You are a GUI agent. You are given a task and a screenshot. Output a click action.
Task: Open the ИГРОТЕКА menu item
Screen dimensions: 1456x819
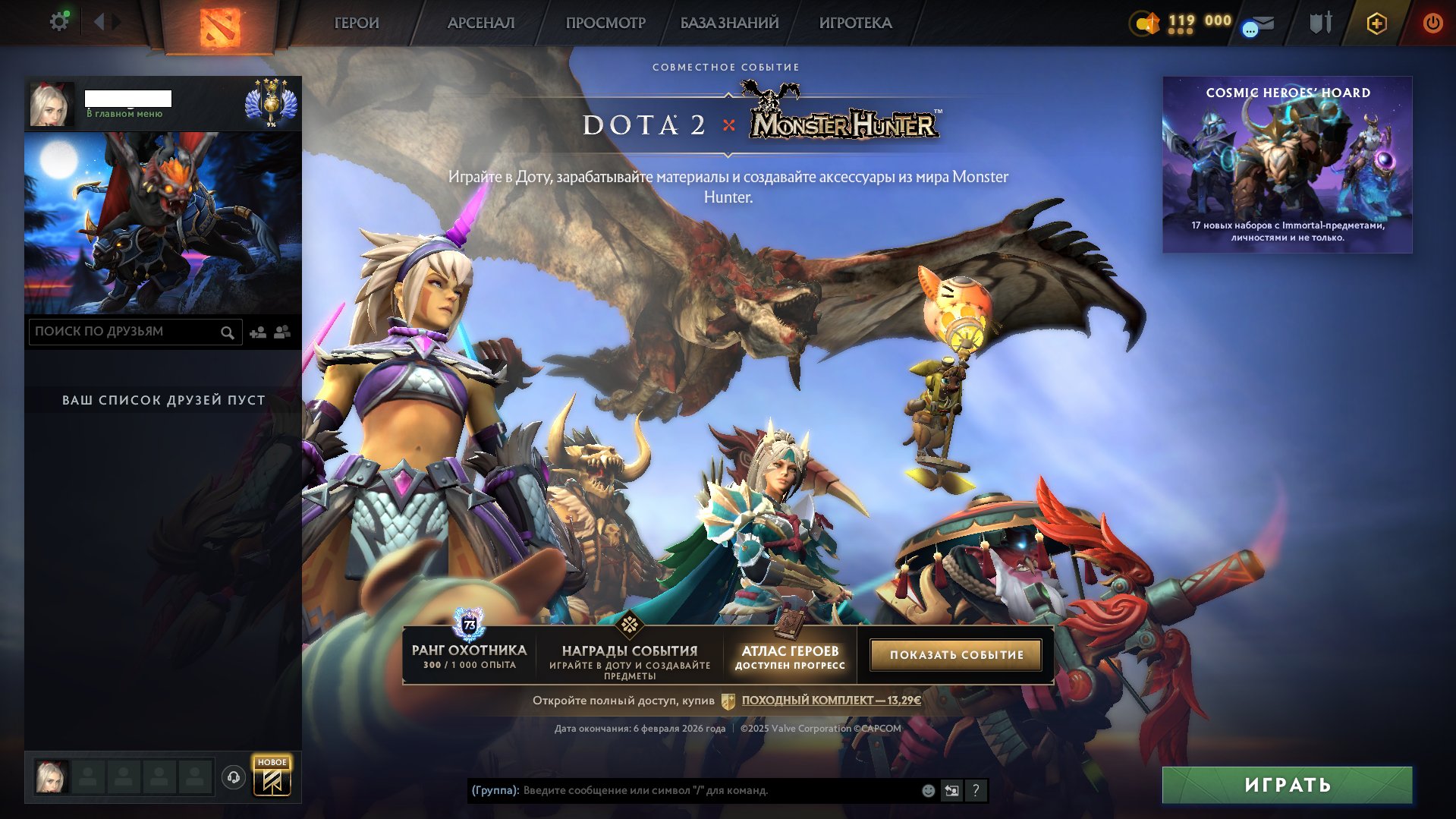click(x=854, y=23)
